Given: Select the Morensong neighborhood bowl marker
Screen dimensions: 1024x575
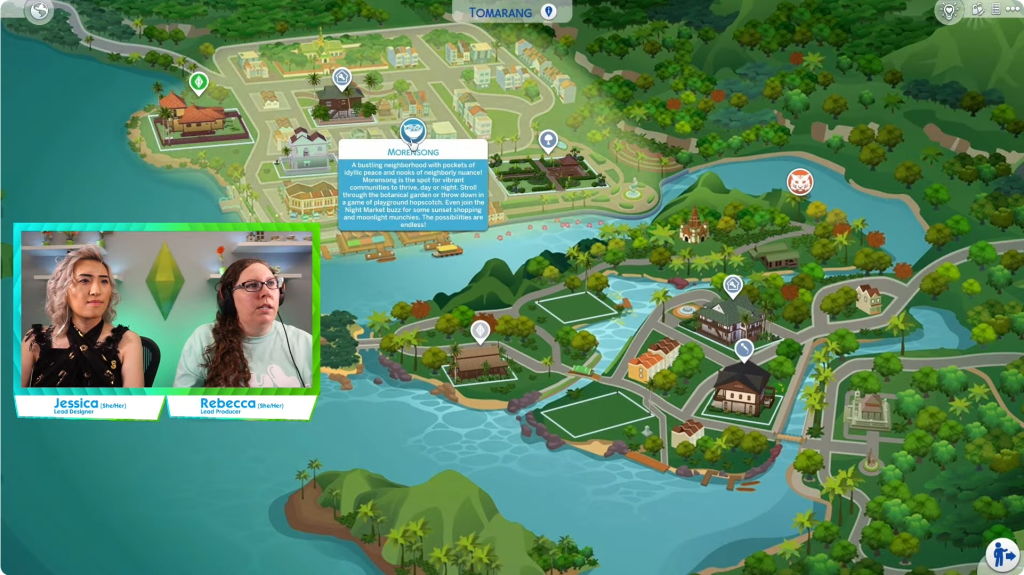Looking at the screenshot, I should [412, 130].
